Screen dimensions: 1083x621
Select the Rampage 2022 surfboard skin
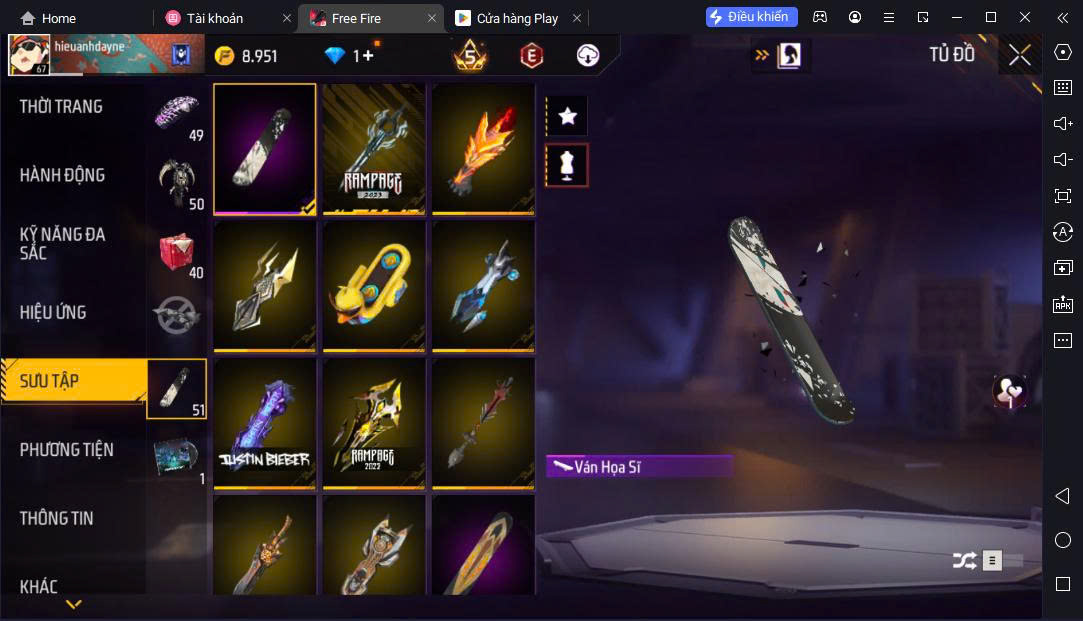click(x=373, y=422)
